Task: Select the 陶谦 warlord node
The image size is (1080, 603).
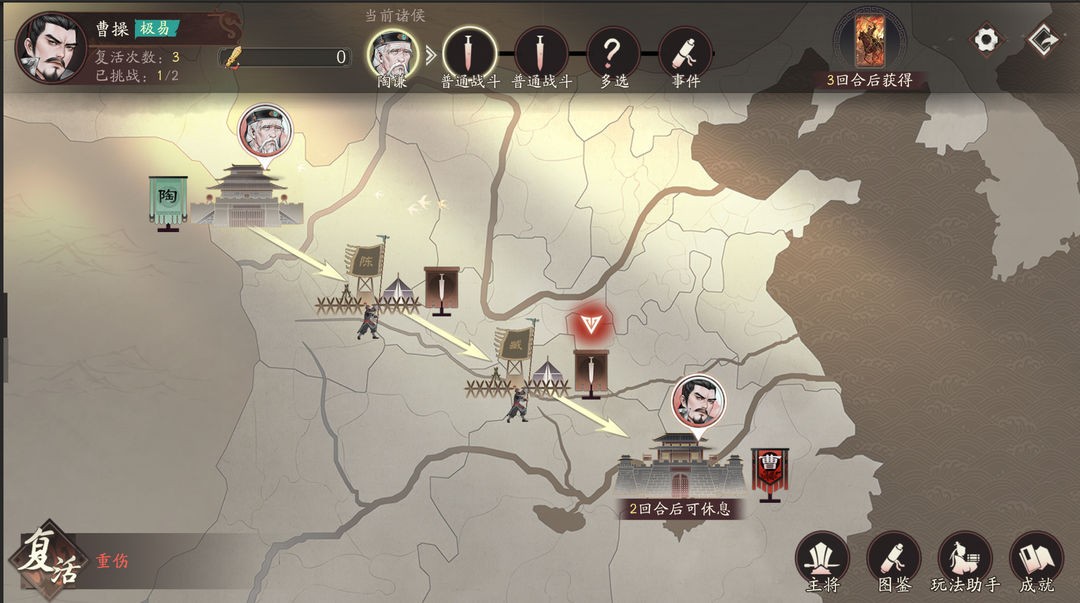Action: (392, 52)
